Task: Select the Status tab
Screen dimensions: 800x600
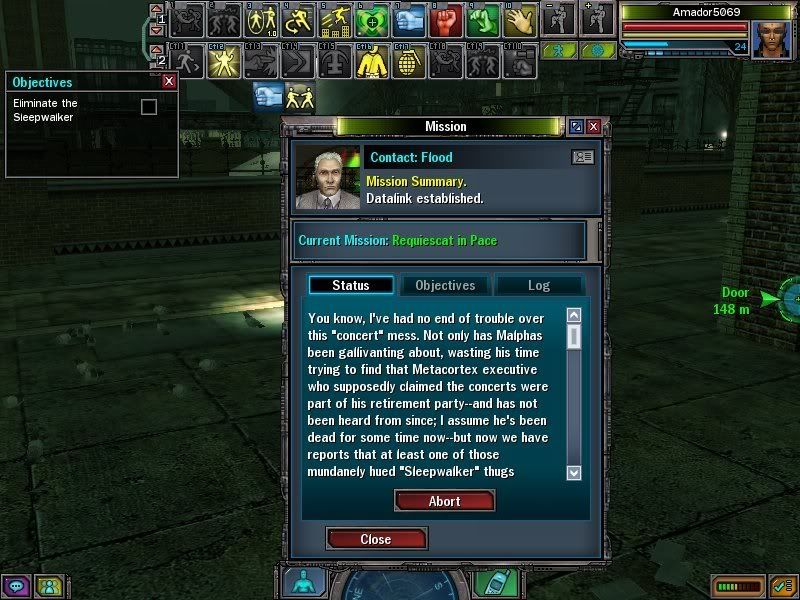Action: click(350, 285)
